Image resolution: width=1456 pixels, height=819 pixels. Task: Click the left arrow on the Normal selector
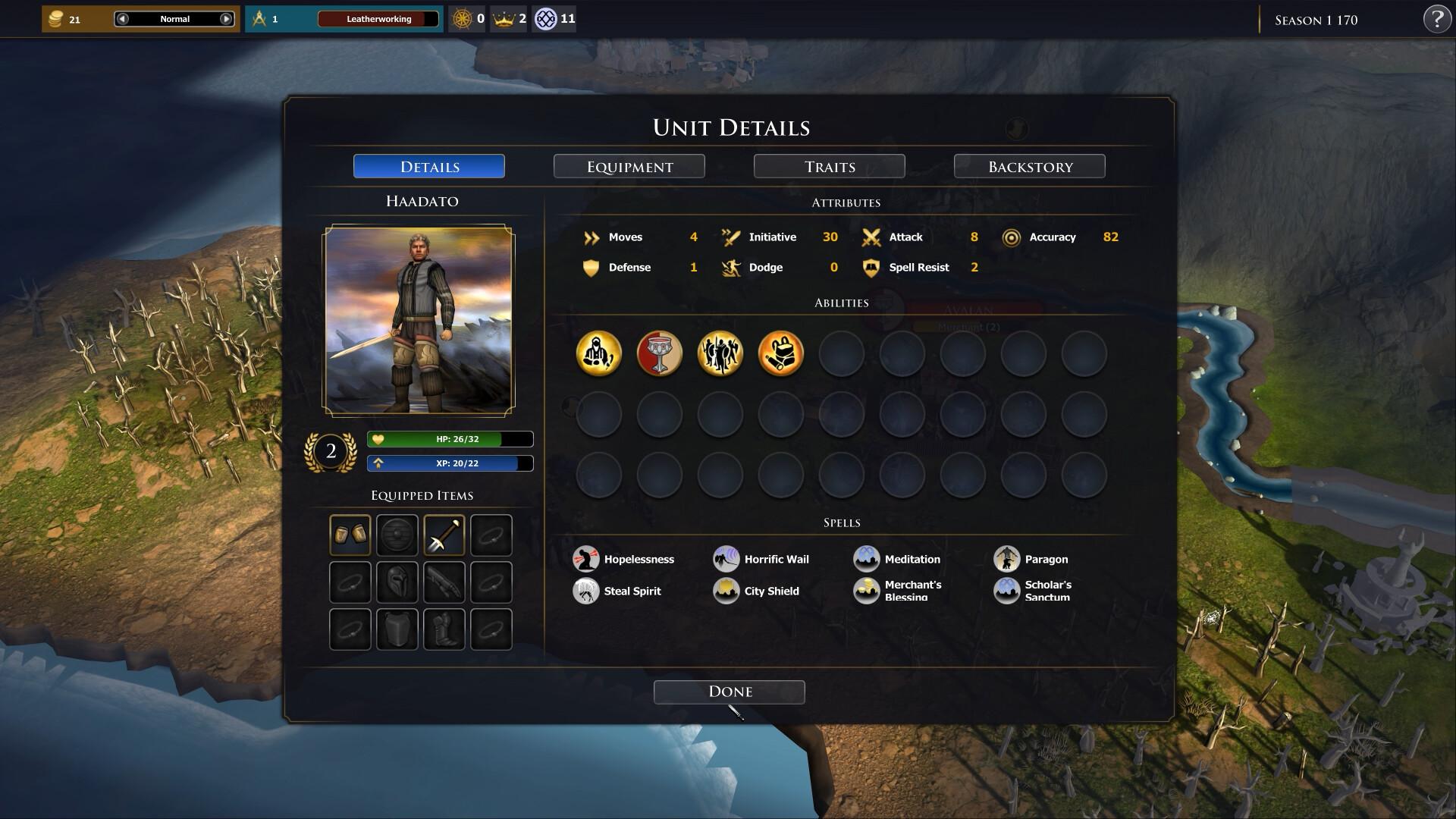coord(122,19)
